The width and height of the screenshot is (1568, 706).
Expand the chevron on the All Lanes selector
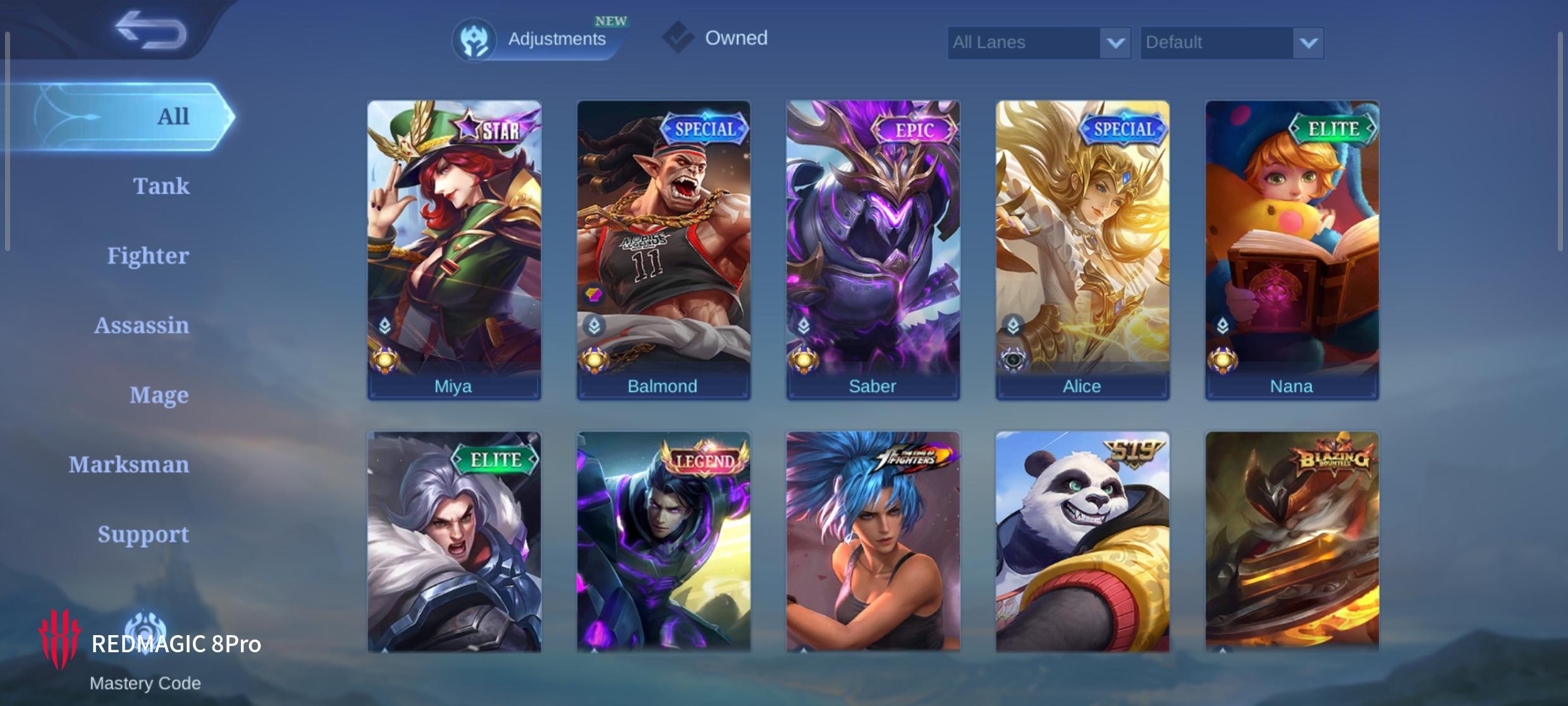(x=1115, y=42)
